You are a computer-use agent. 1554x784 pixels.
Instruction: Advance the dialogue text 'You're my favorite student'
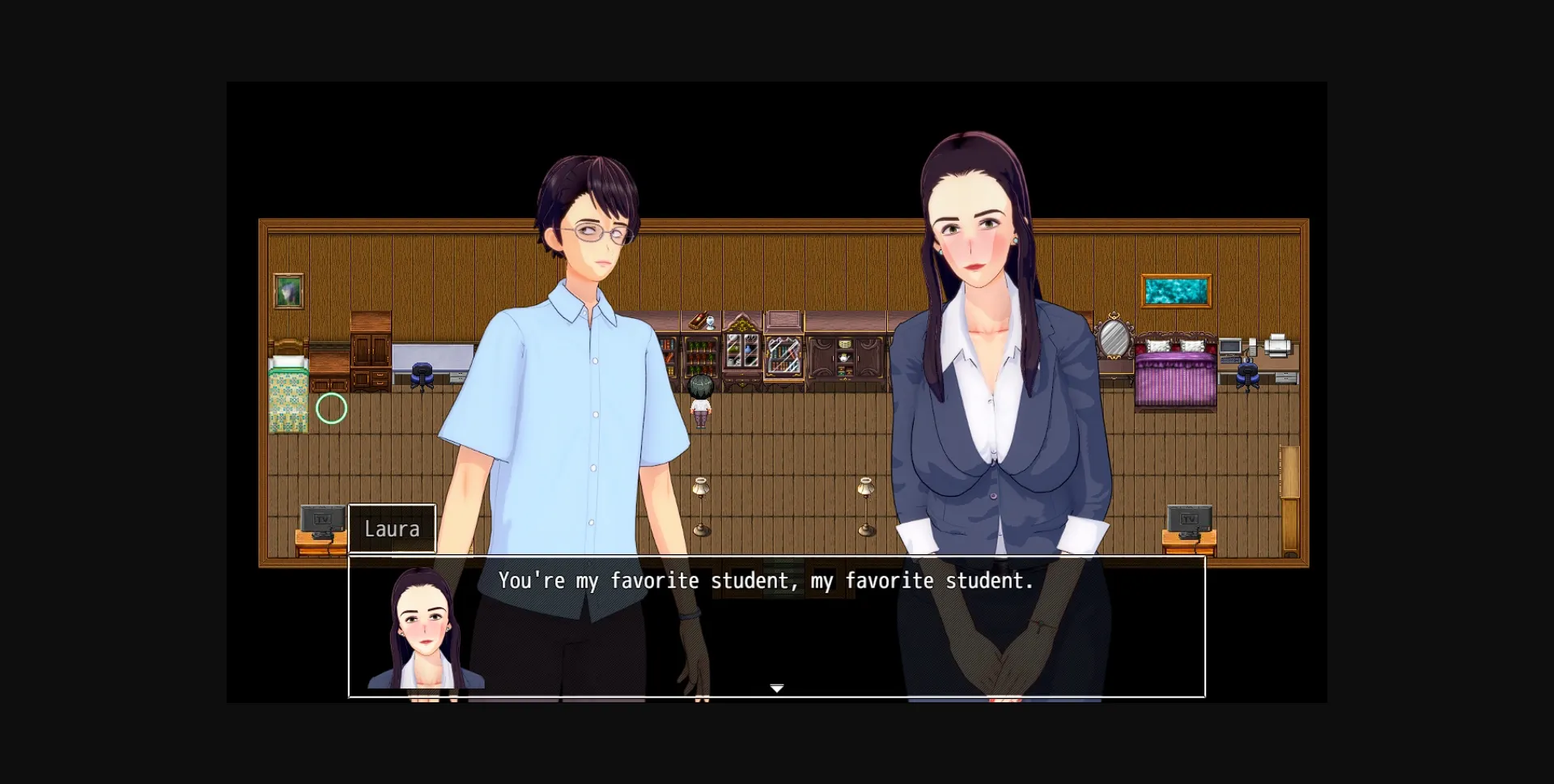[x=766, y=580]
